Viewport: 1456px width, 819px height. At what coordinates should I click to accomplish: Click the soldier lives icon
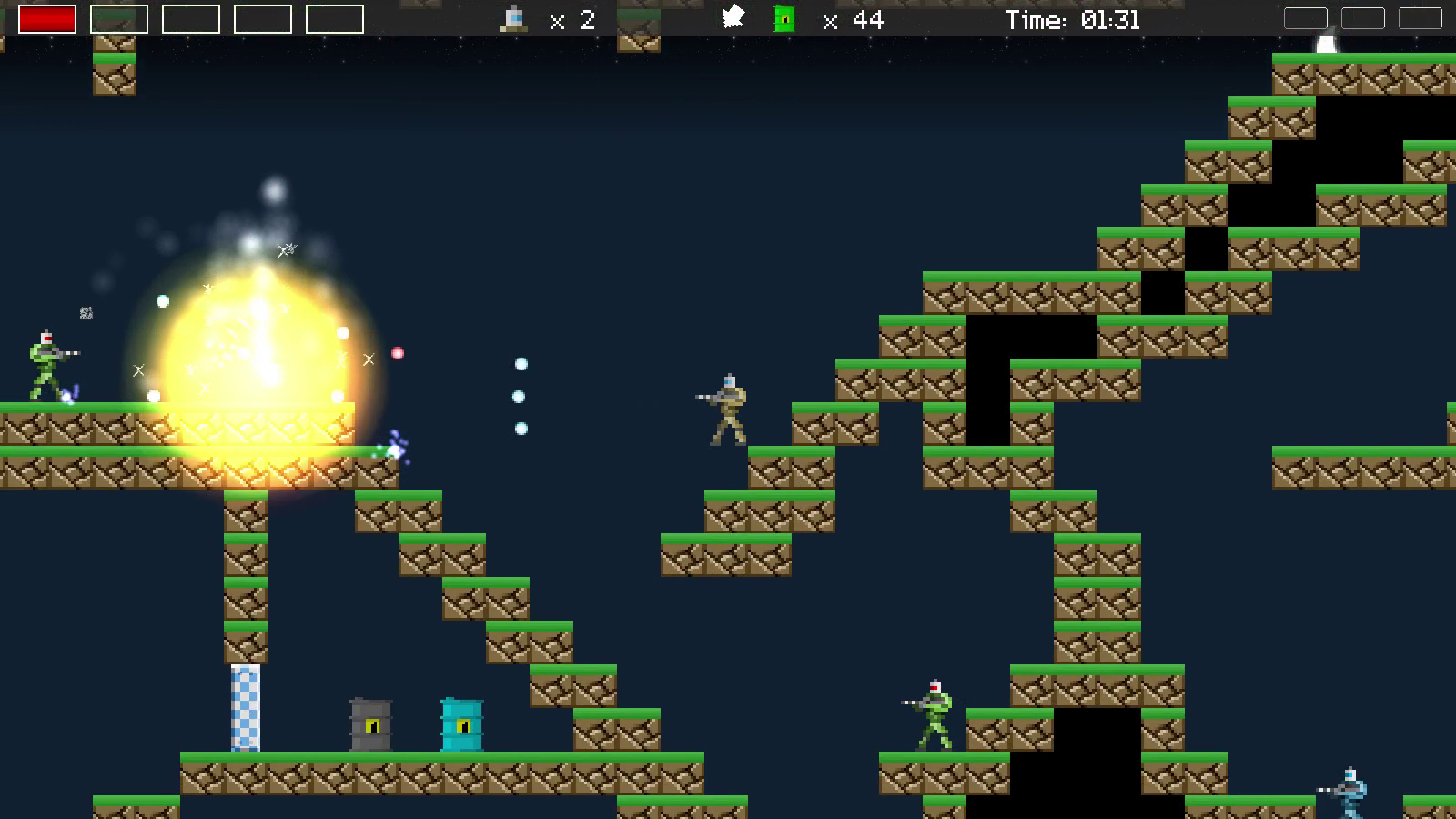(515, 18)
